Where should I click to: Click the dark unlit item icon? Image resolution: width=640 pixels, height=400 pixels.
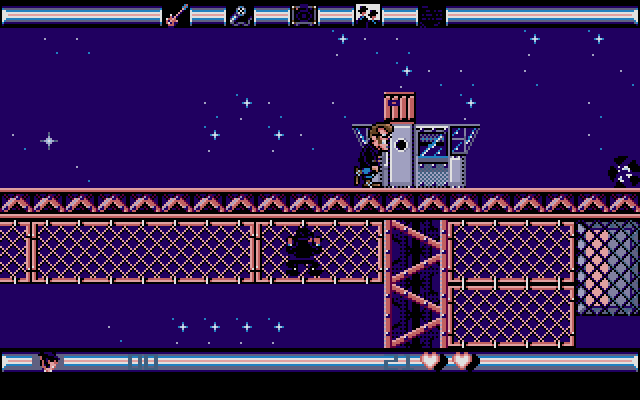coord(431,15)
